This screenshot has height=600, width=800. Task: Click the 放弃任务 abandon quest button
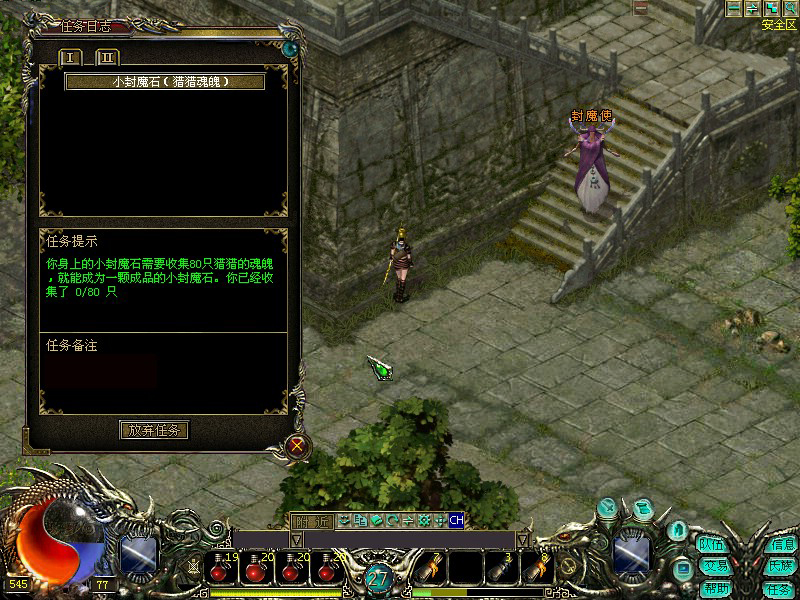[x=154, y=430]
